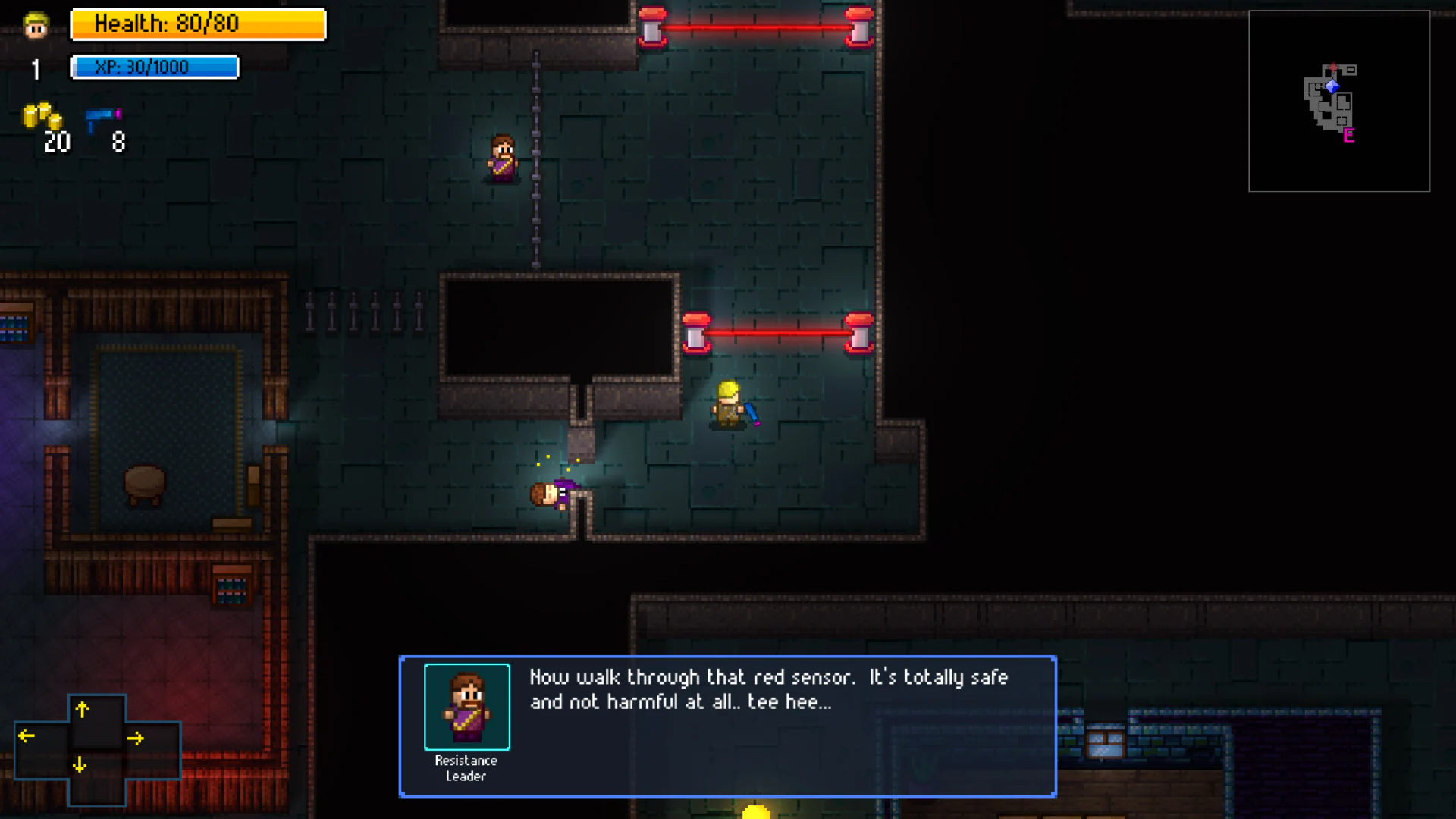
Task: Click the Resistance Leader portrait in the dialogue
Action: pos(466,707)
